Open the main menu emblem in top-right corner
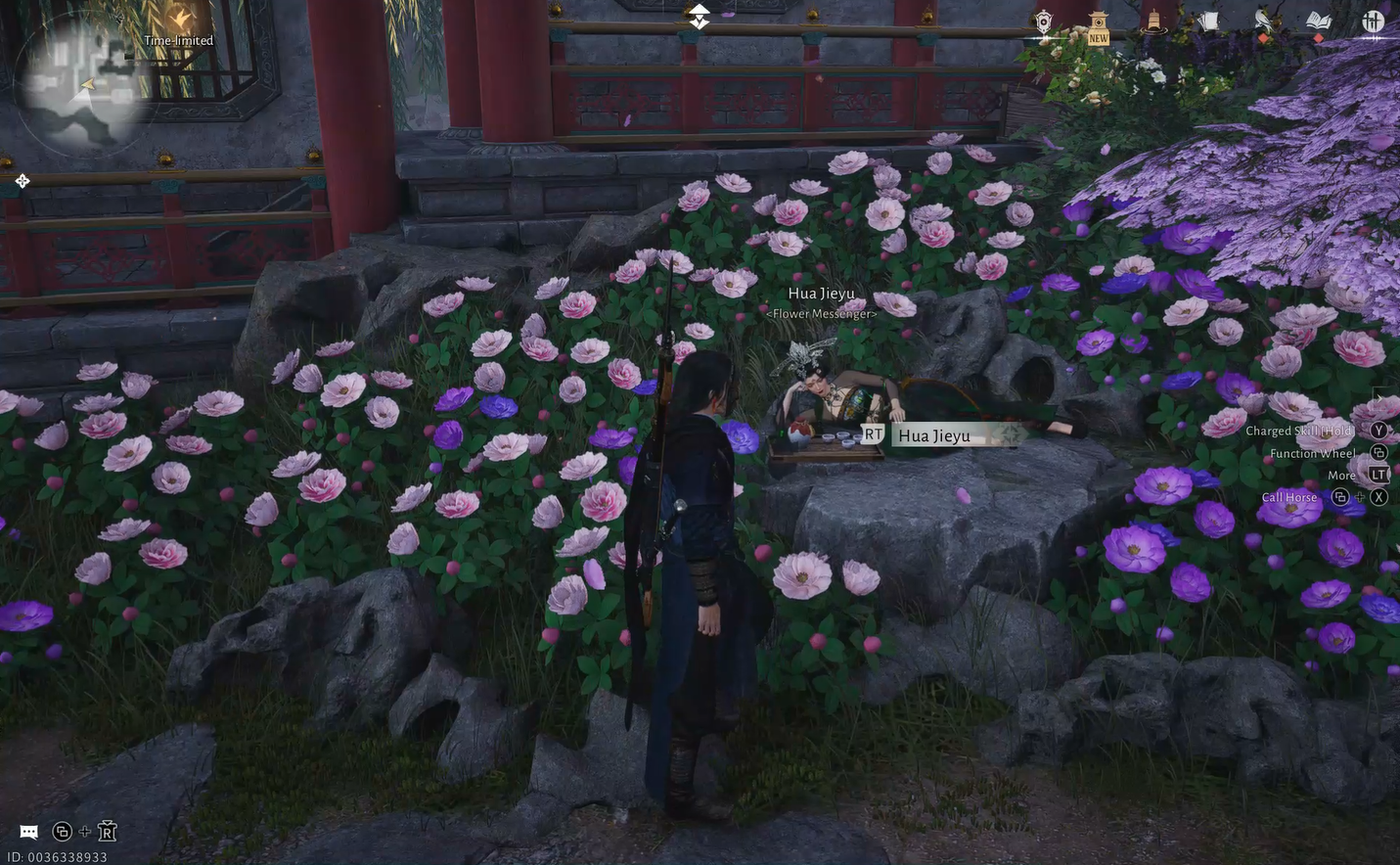This screenshot has width=1400, height=865. (1376, 20)
